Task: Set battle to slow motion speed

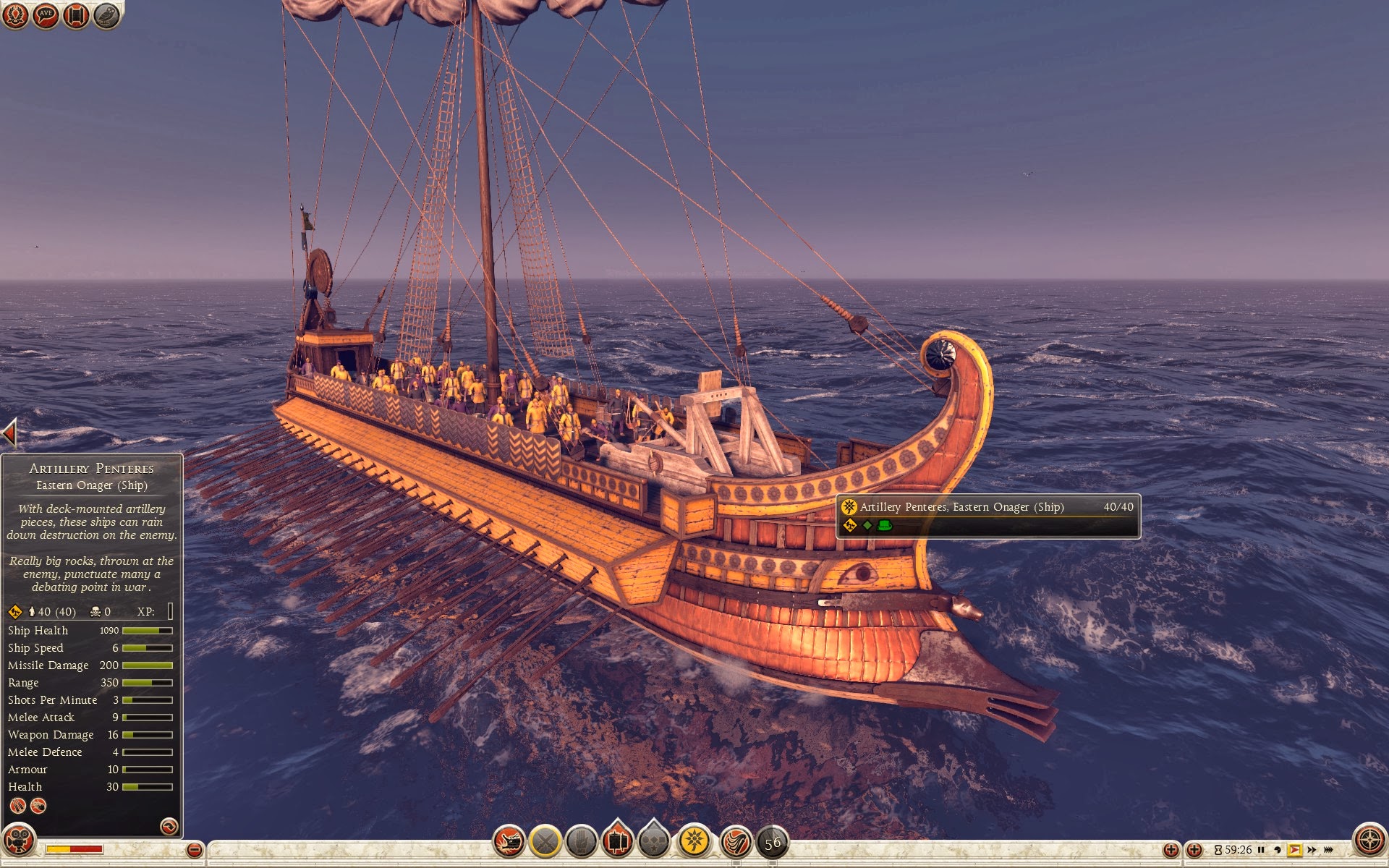Action: [1278, 850]
